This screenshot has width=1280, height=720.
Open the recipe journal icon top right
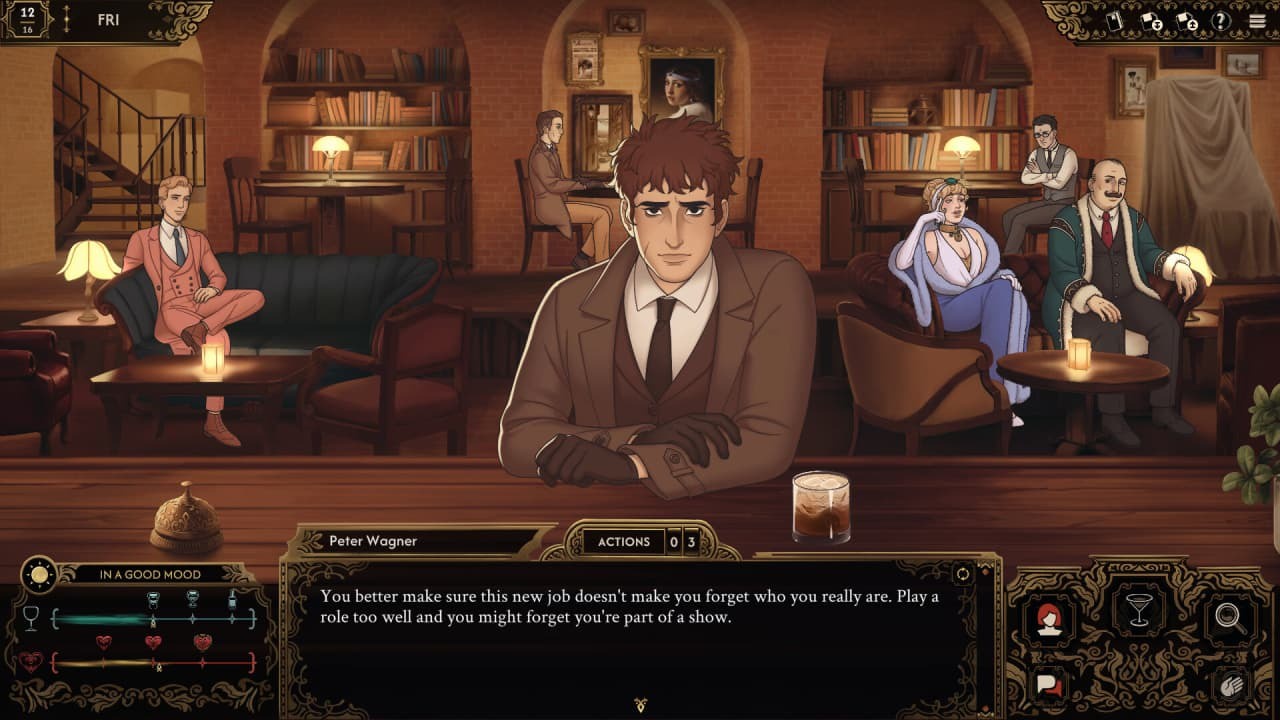pos(1114,21)
